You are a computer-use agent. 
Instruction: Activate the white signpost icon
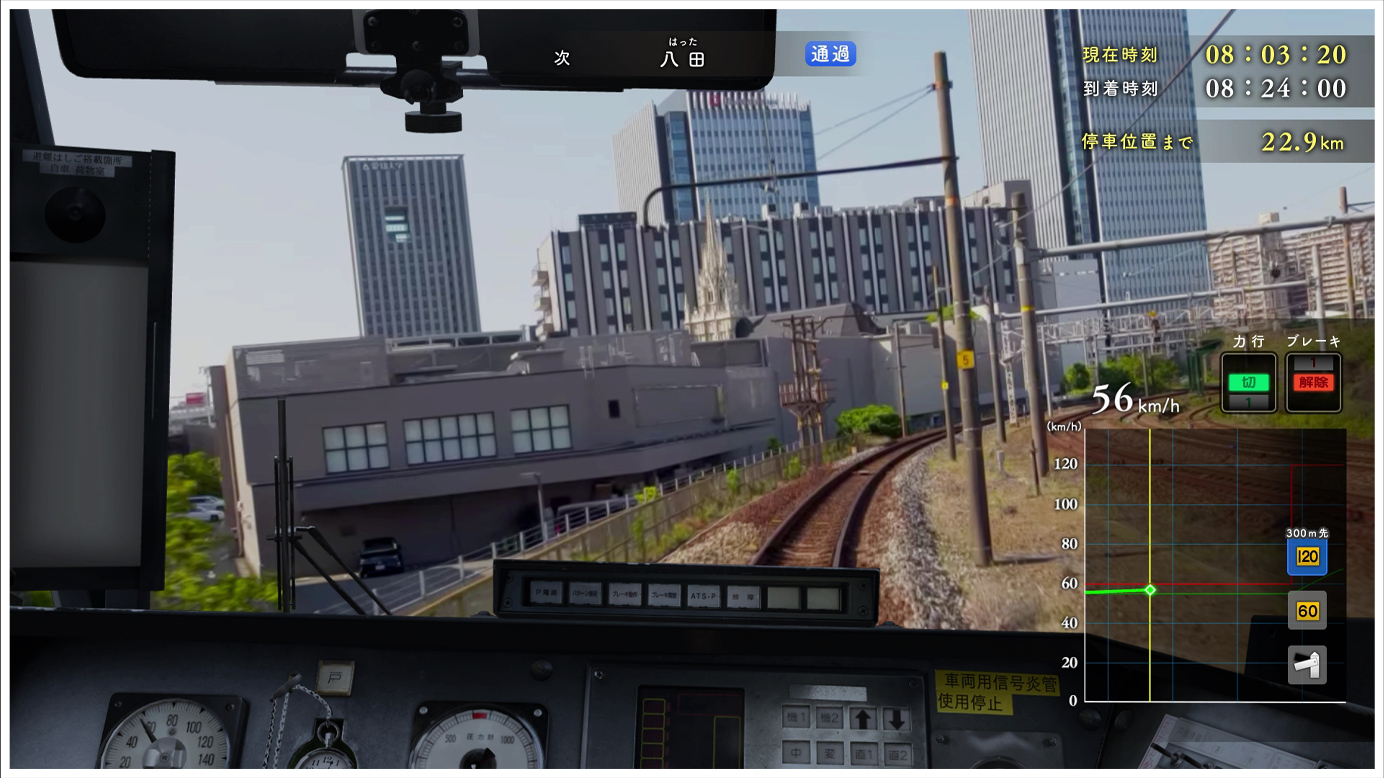[1307, 664]
